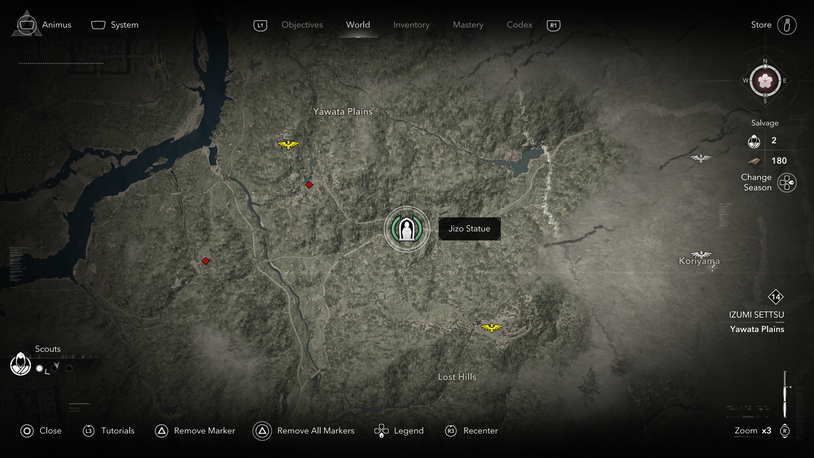Image resolution: width=814 pixels, height=458 pixels.
Task: Choose Remove All Markers
Action: click(x=305, y=431)
